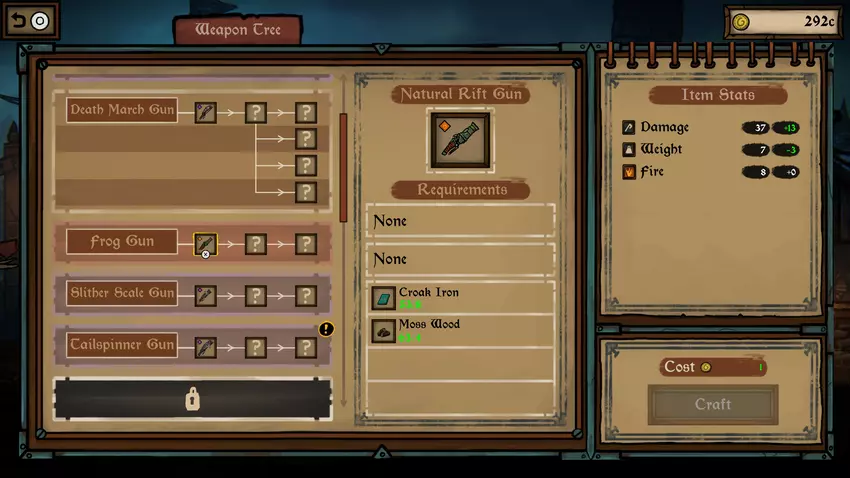Choose the Tailspinner Gun weapon icon
850x478 pixels.
tap(205, 346)
